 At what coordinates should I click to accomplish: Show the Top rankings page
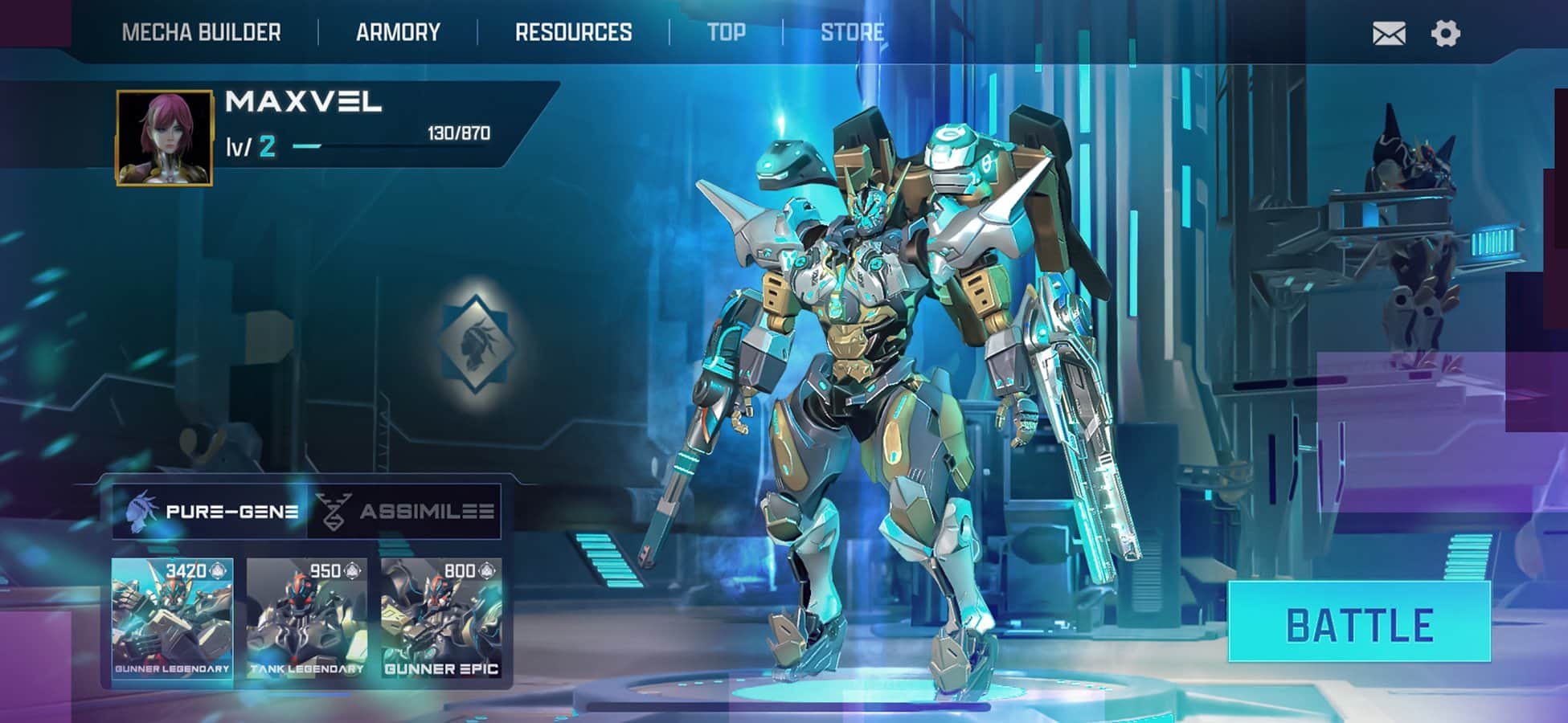[x=726, y=33]
